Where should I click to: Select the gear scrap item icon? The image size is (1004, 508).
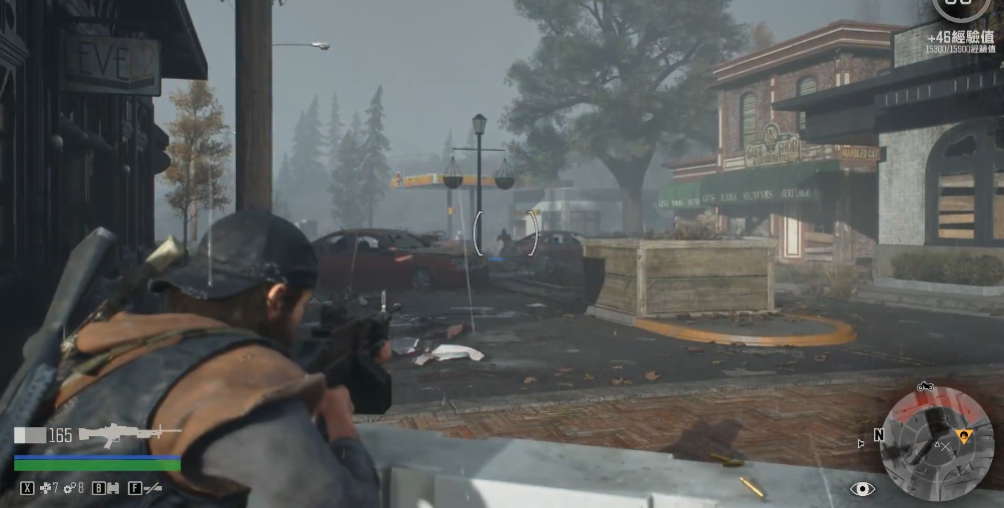(x=68, y=488)
